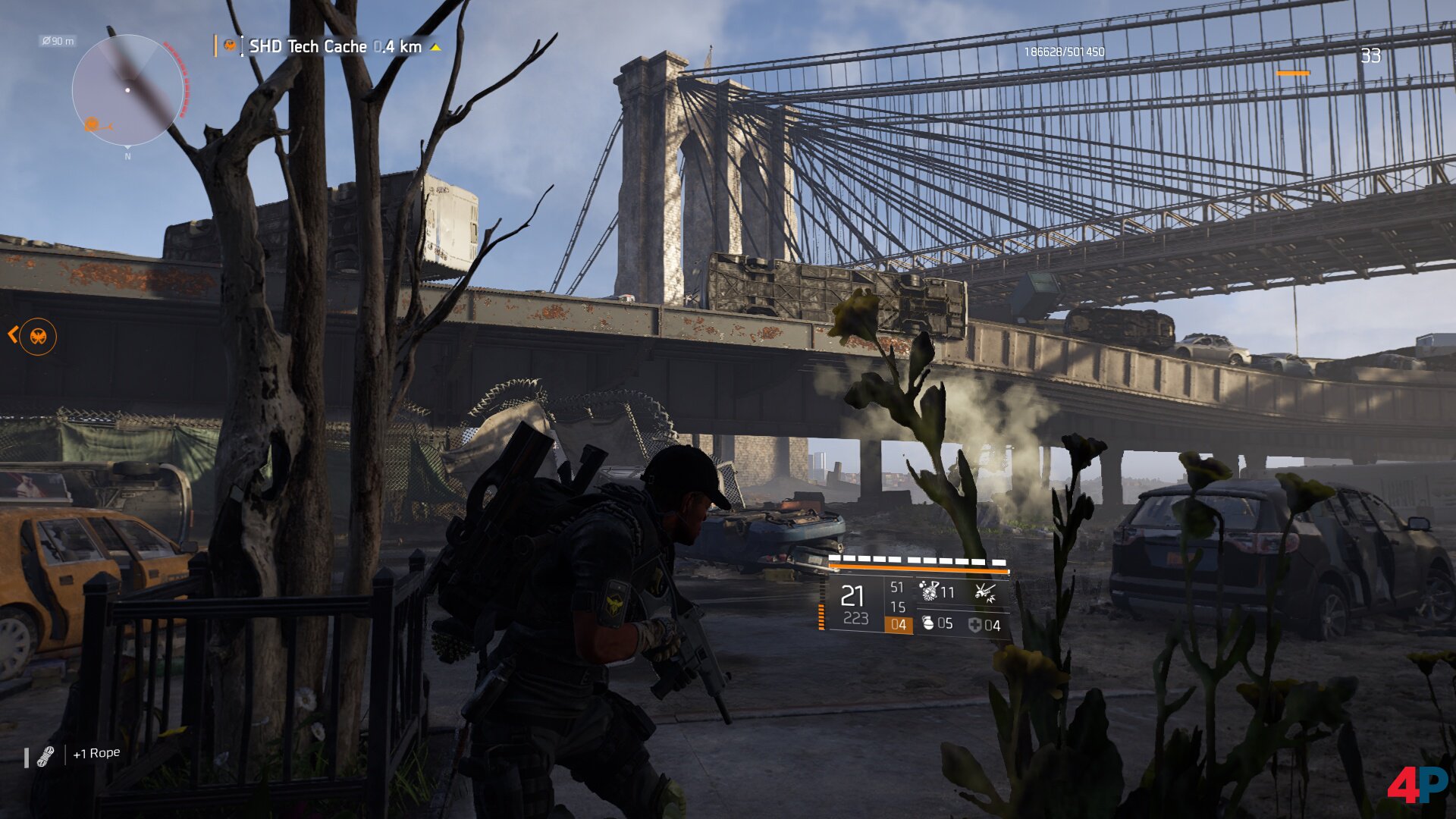
Task: Use the armor kit shield icon
Action: (x=974, y=624)
